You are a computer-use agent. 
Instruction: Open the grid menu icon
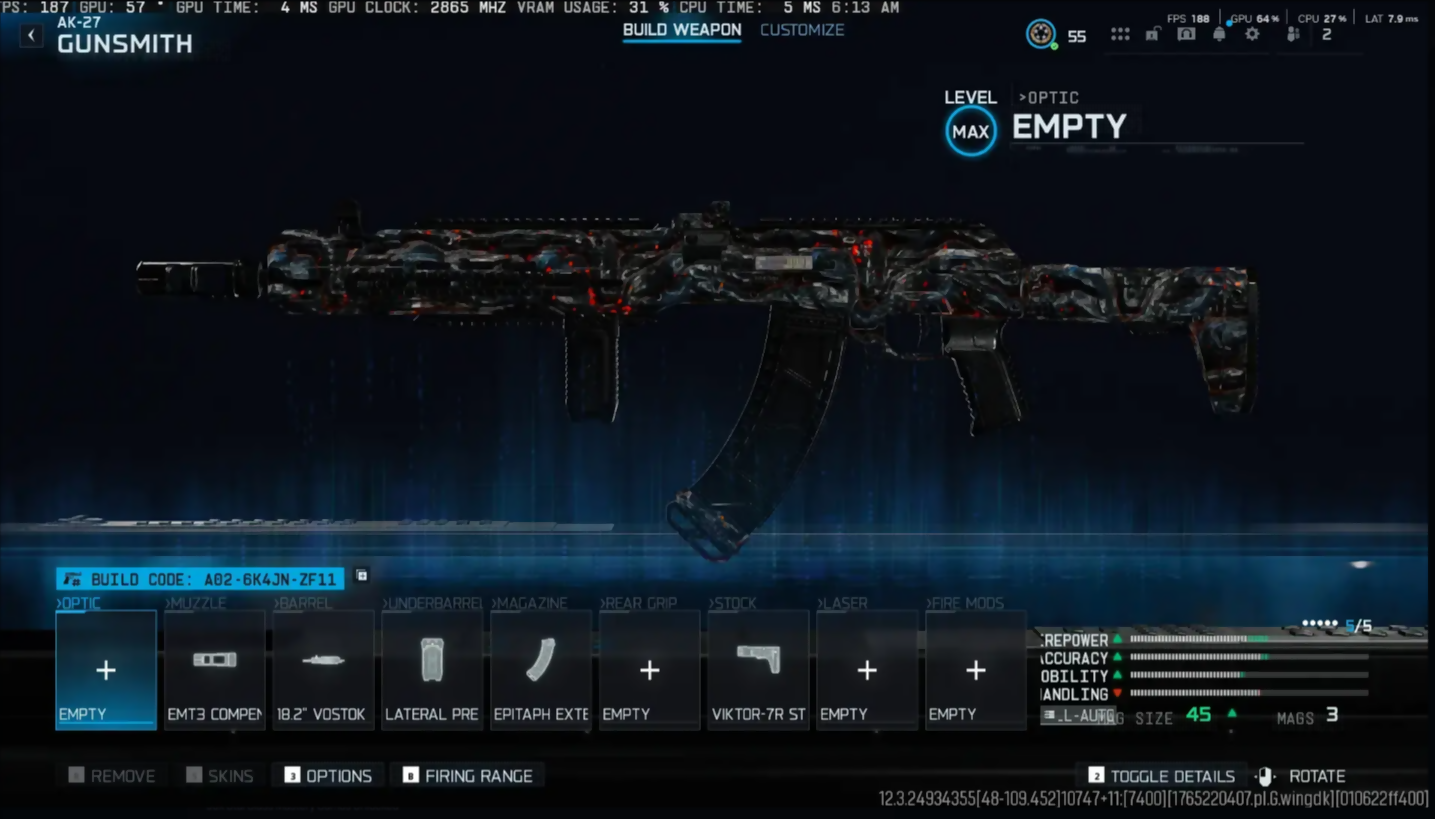click(1120, 34)
